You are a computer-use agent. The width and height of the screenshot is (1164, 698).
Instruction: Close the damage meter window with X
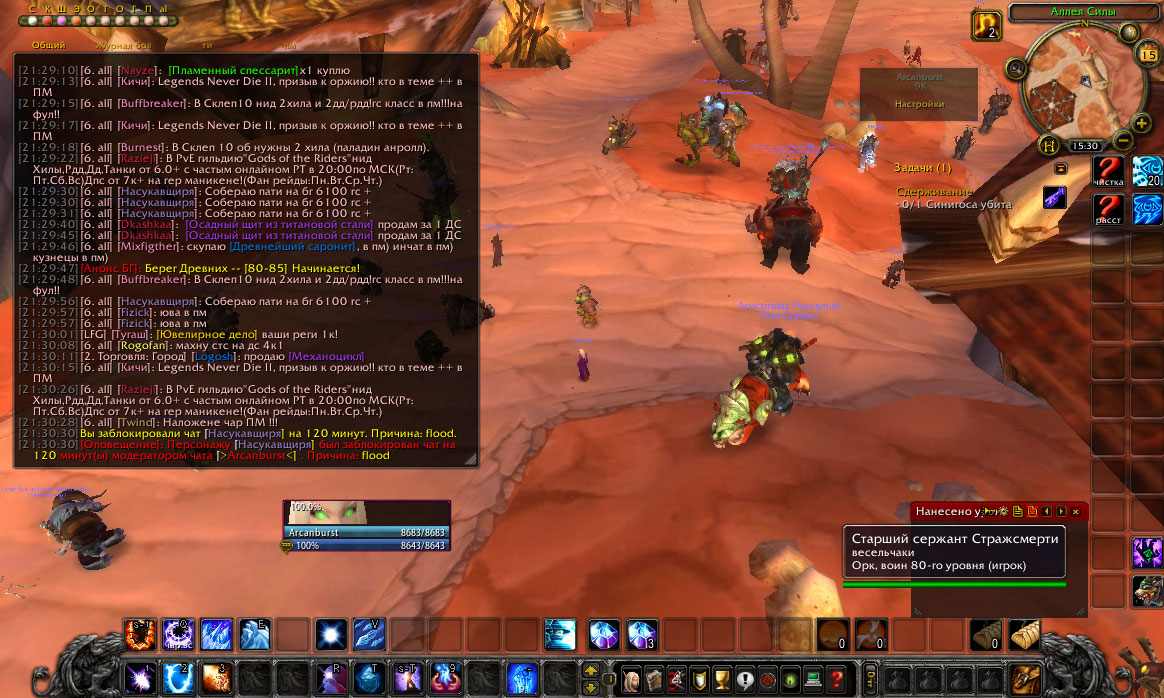(x=1075, y=511)
